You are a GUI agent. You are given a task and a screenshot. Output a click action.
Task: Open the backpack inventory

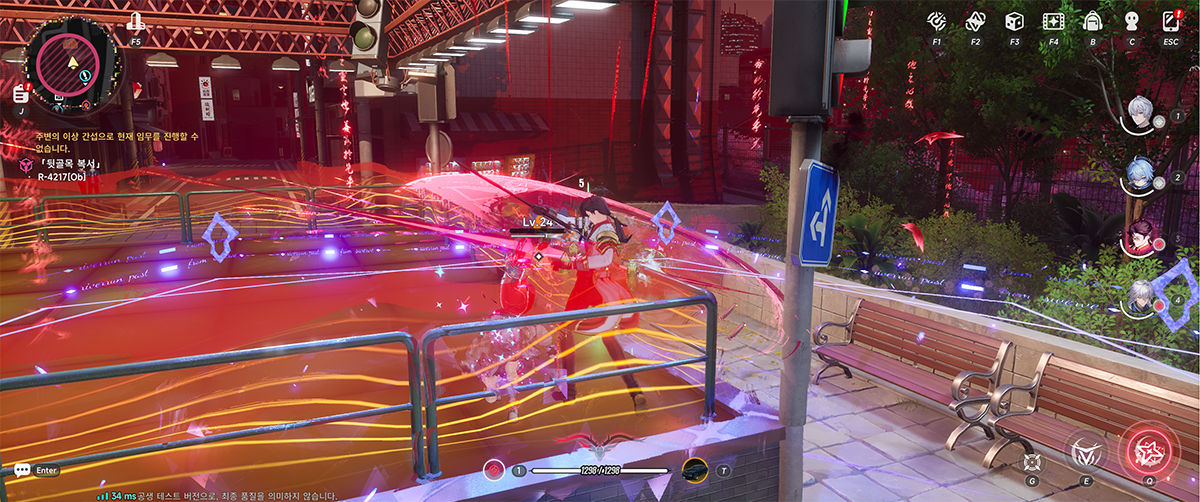point(1092,21)
